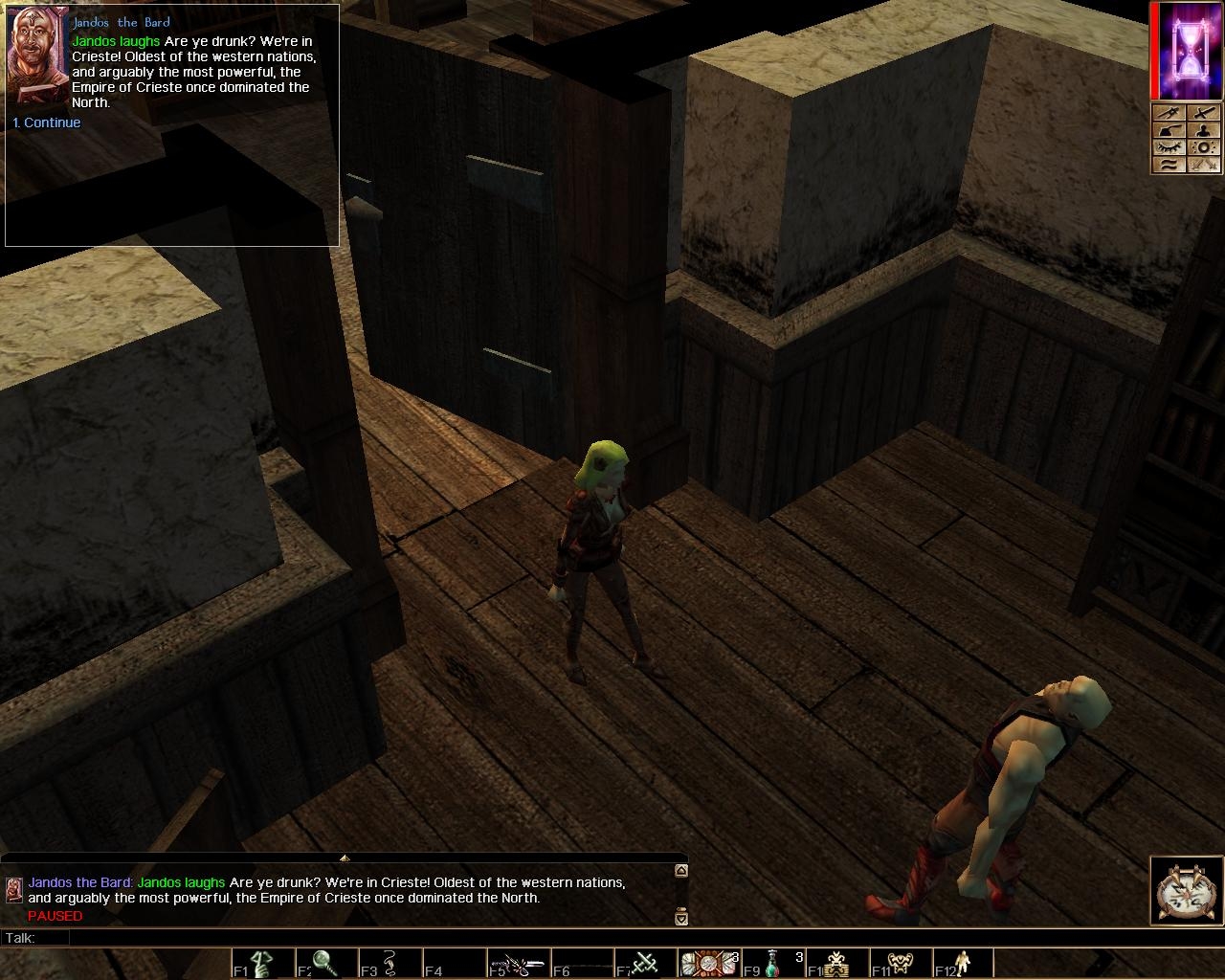Drink the F9 potion quickslot
Viewport: 1225px width, 980px height.
[773, 963]
